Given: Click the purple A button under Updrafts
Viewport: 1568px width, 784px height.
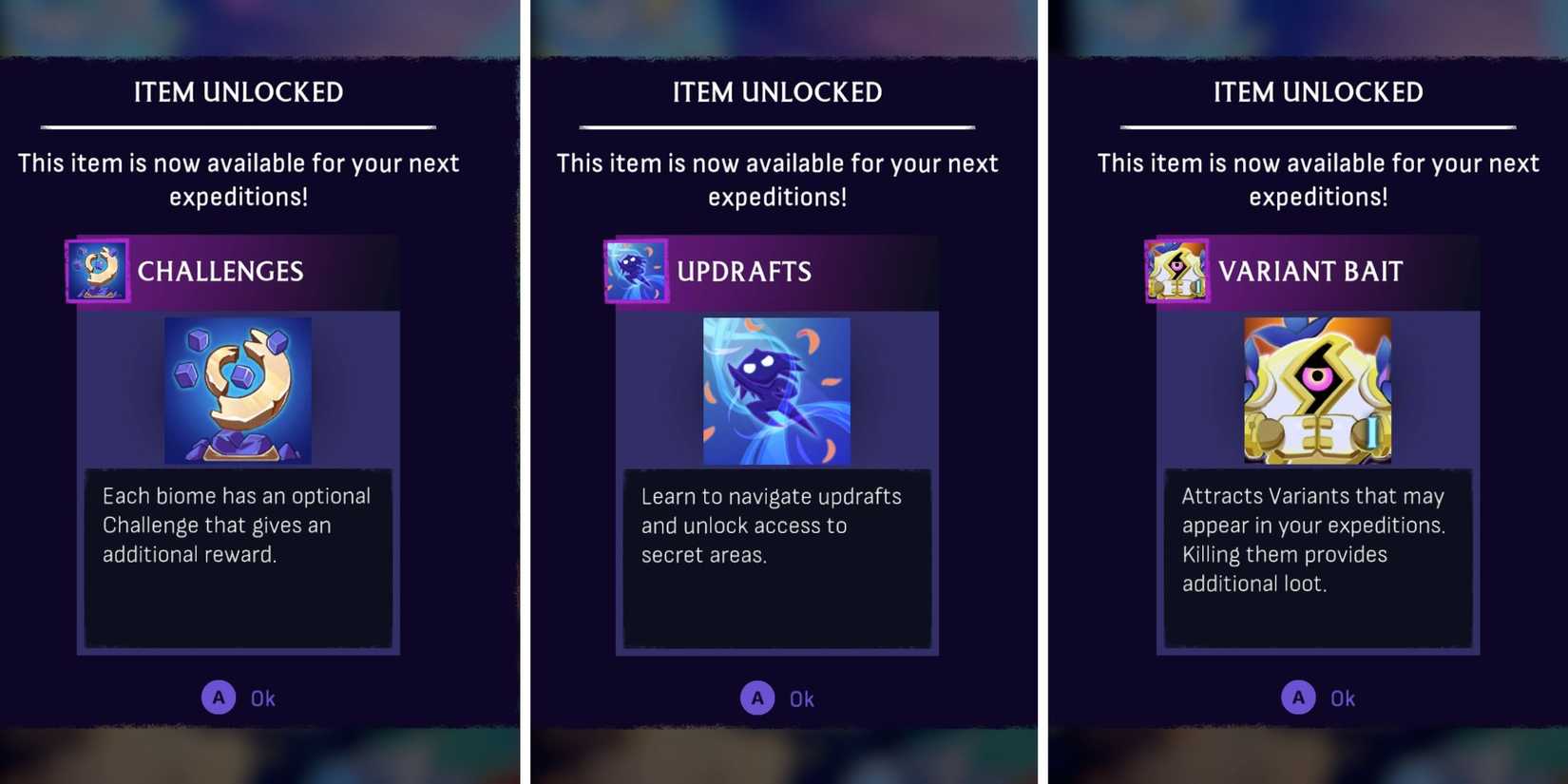Looking at the screenshot, I should click(x=757, y=697).
